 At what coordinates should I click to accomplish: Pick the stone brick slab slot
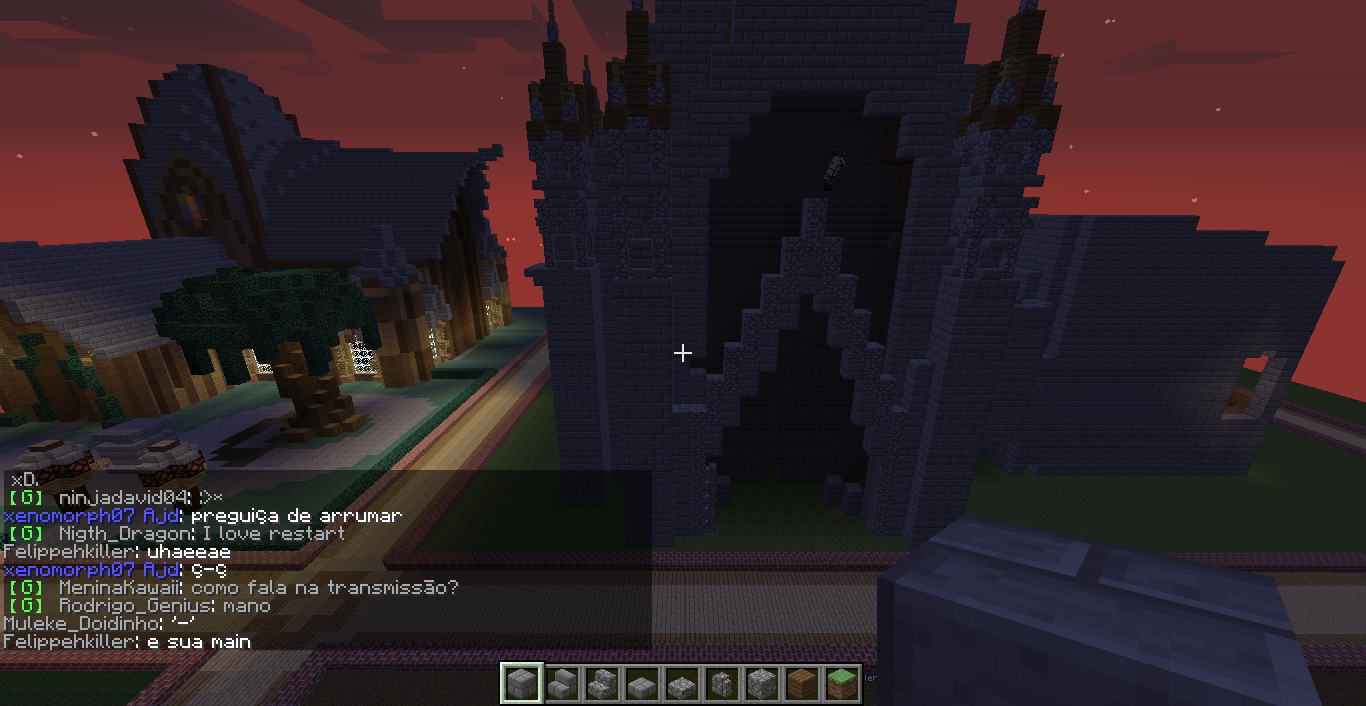click(x=640, y=683)
